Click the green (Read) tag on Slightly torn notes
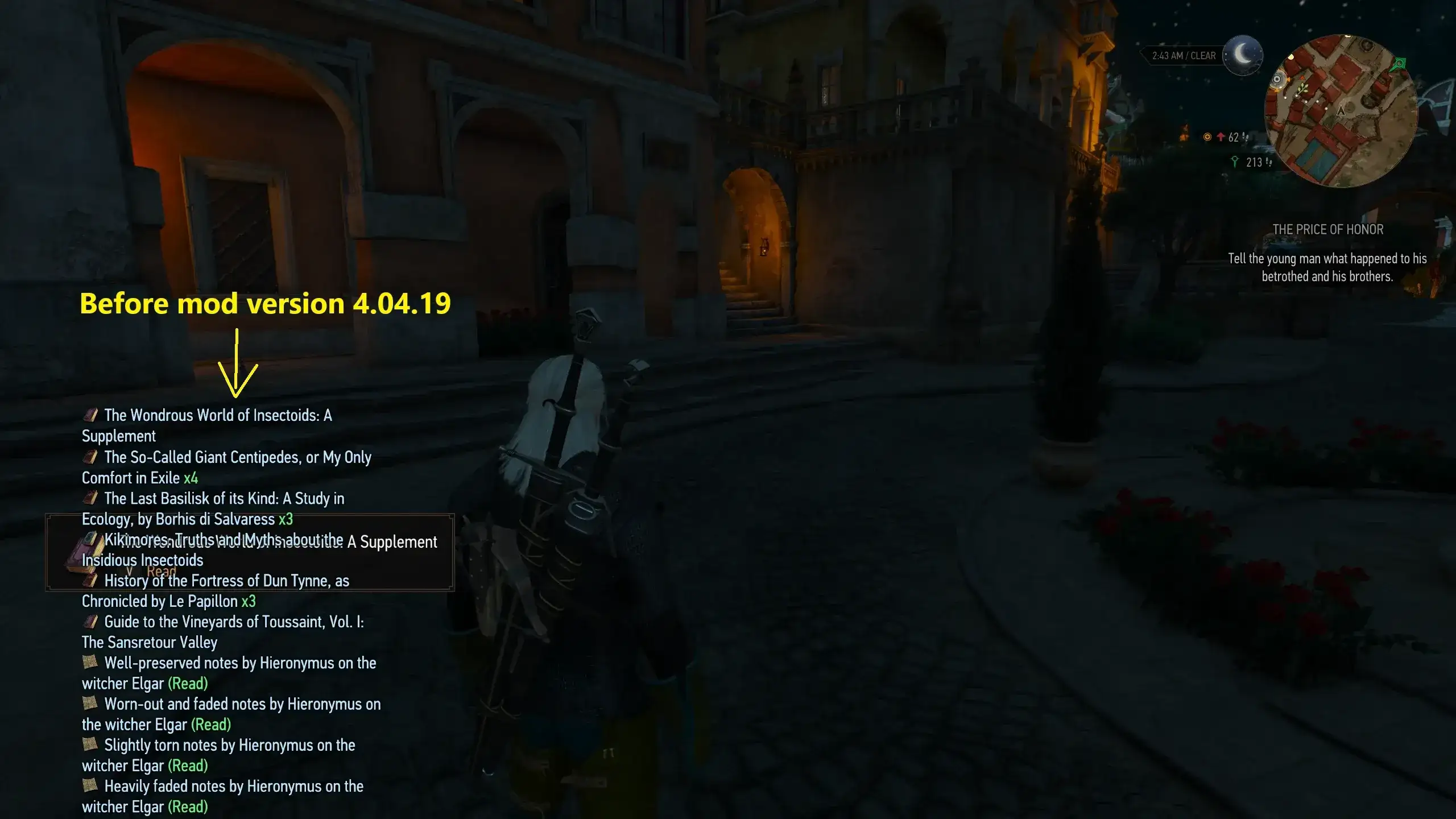Image resolution: width=1456 pixels, height=819 pixels. [x=188, y=766]
